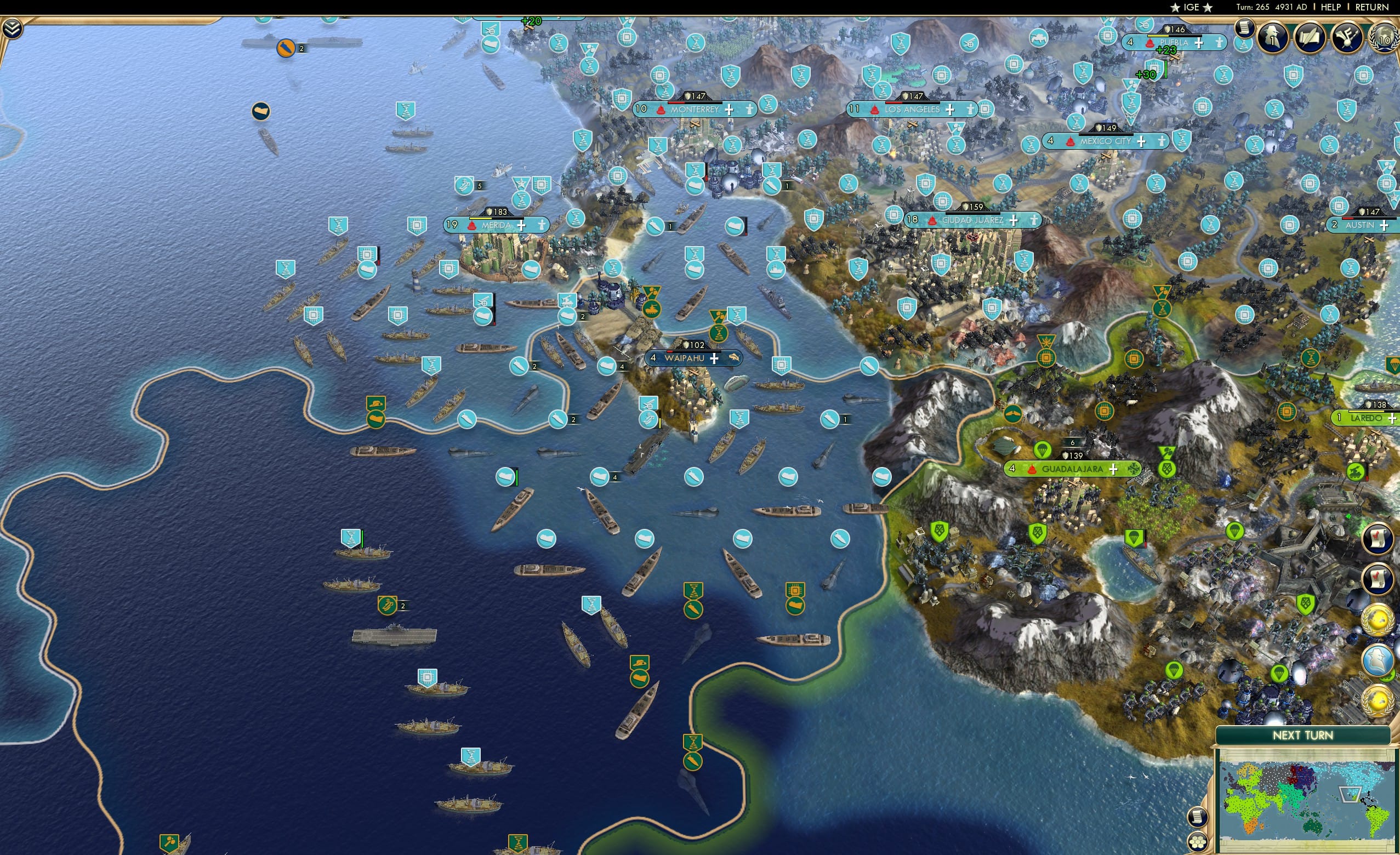The width and height of the screenshot is (1400, 855).
Task: Open the HELP menu item
Action: click(1330, 7)
